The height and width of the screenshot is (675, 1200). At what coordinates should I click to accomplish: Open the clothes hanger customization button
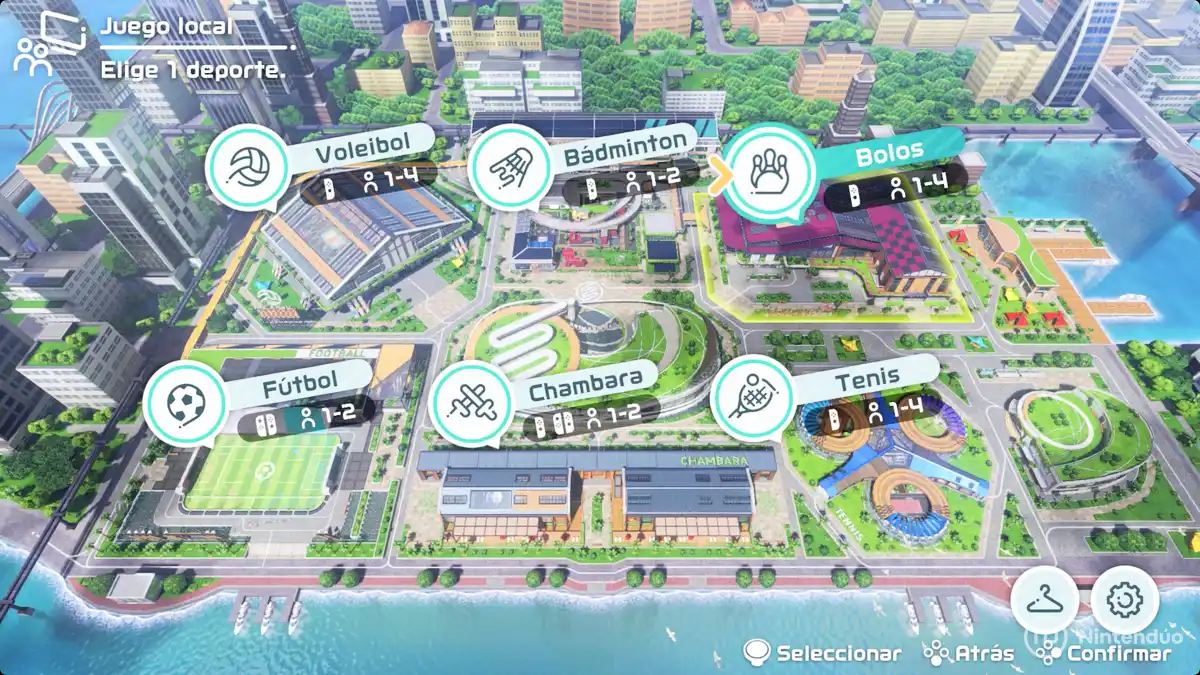(1045, 601)
